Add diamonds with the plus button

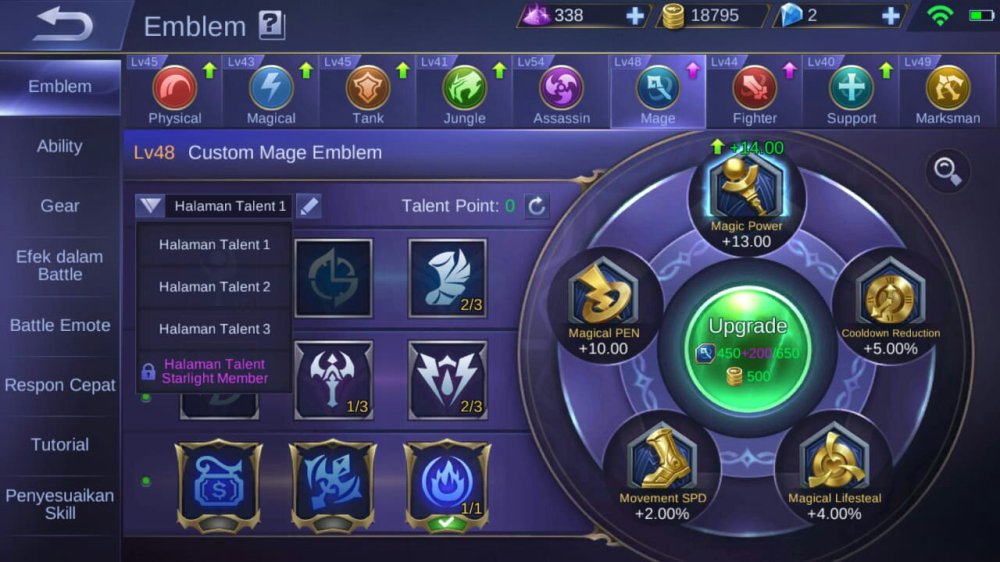pos(636,16)
